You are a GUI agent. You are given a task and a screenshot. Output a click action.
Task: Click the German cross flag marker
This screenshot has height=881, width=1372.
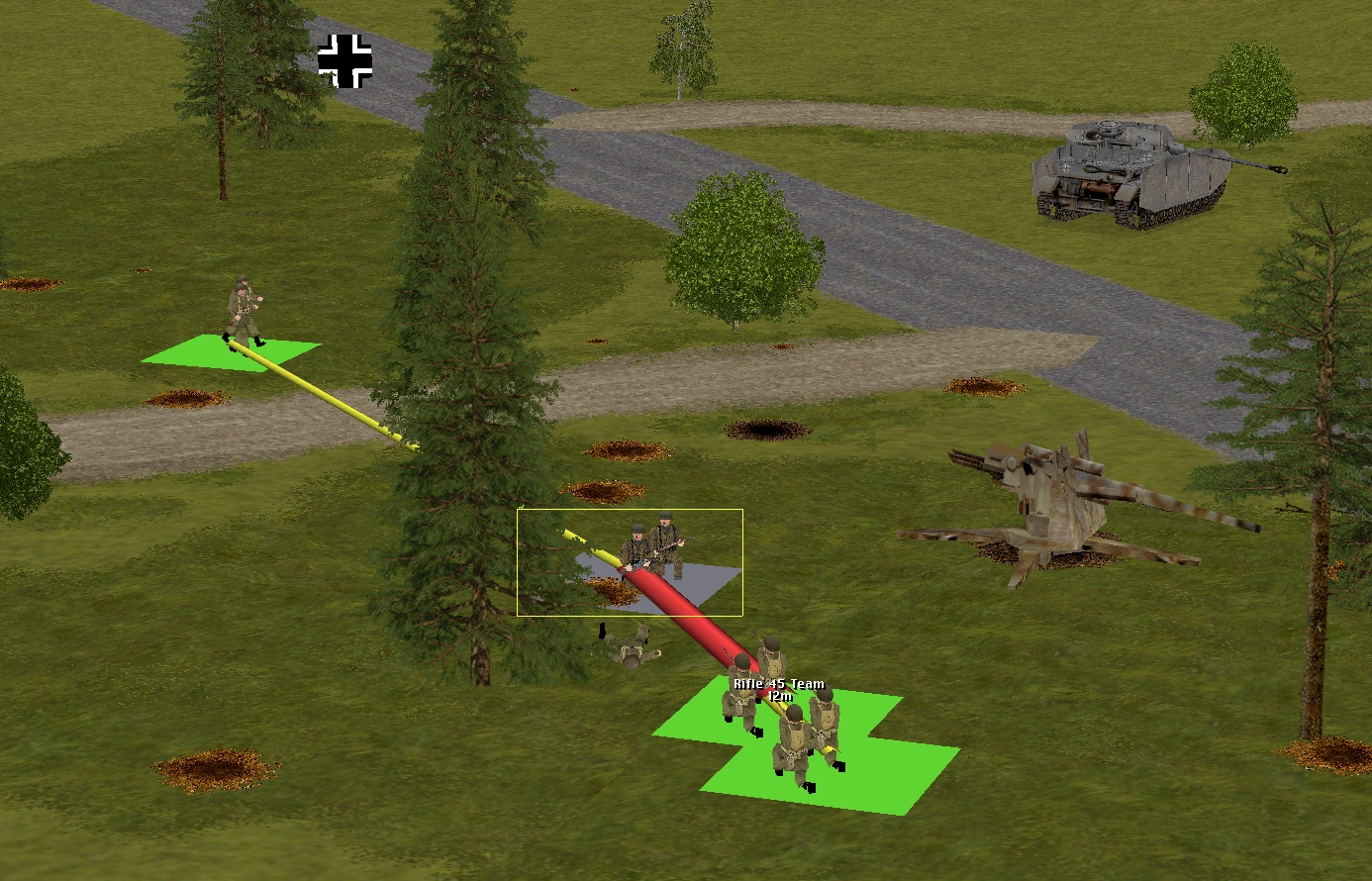click(x=344, y=61)
